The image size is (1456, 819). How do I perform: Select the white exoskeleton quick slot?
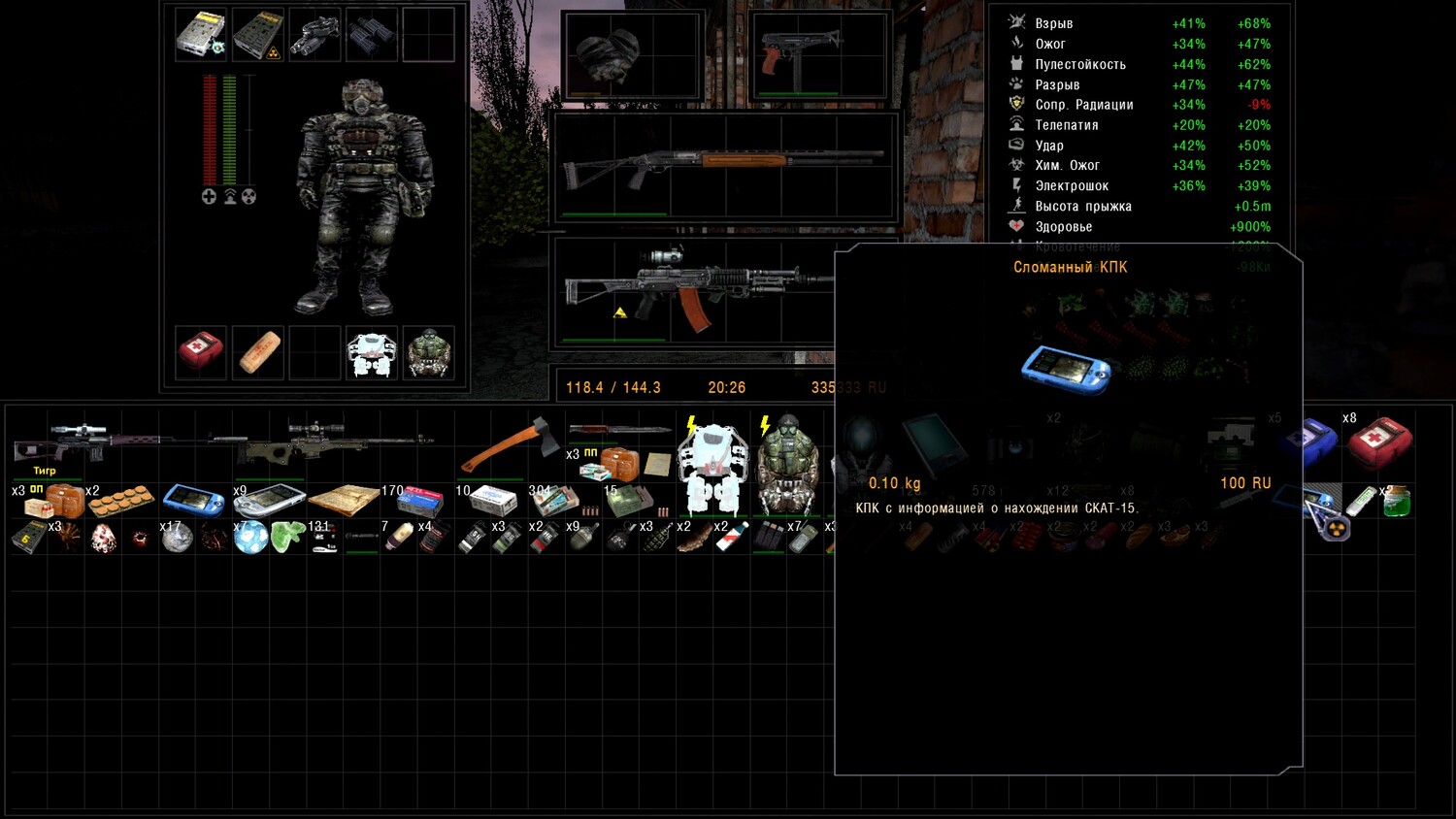tap(371, 351)
